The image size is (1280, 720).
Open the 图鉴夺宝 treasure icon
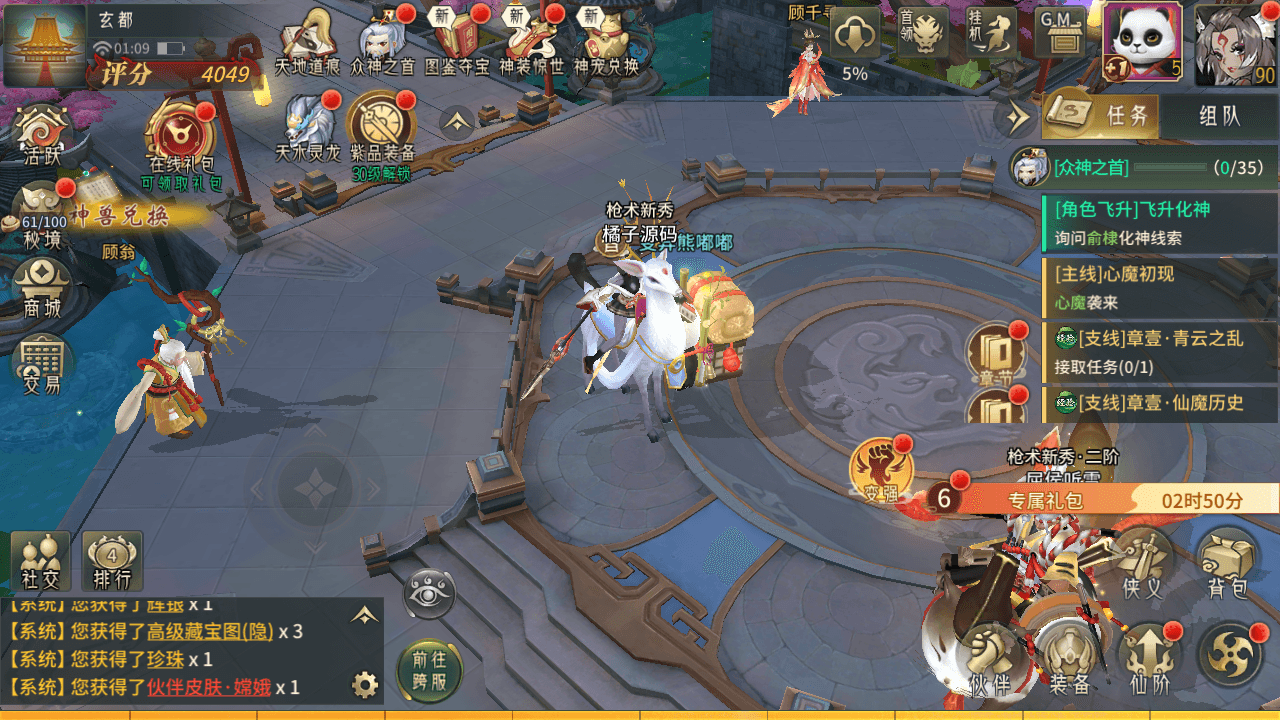[x=457, y=42]
